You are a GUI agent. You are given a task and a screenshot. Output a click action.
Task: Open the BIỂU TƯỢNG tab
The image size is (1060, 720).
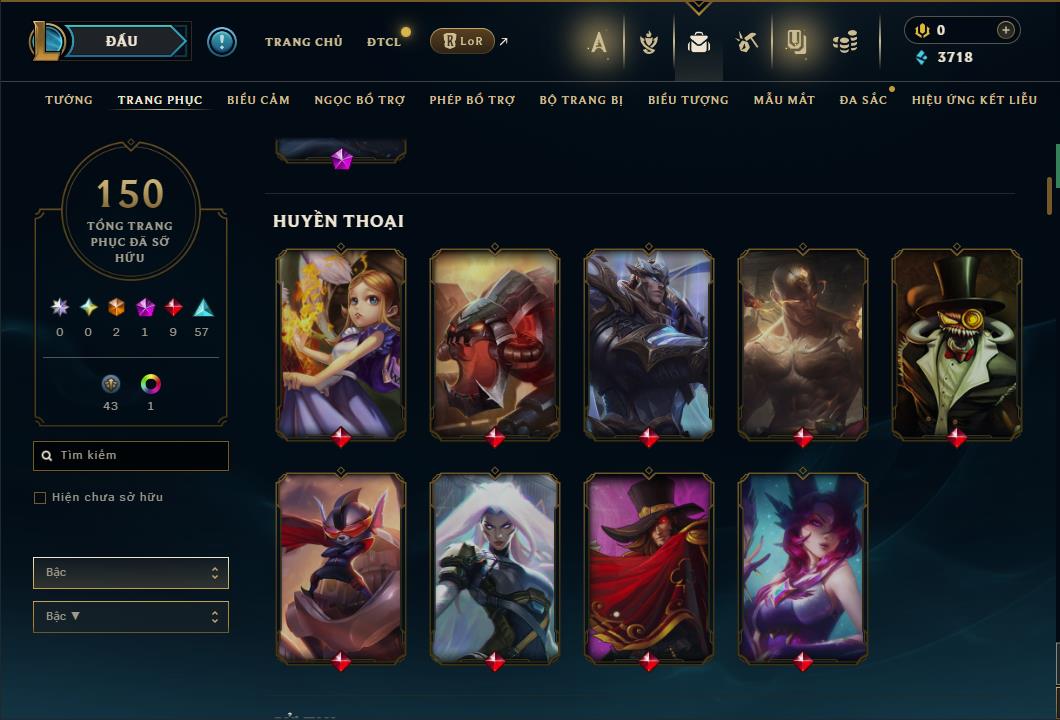688,100
